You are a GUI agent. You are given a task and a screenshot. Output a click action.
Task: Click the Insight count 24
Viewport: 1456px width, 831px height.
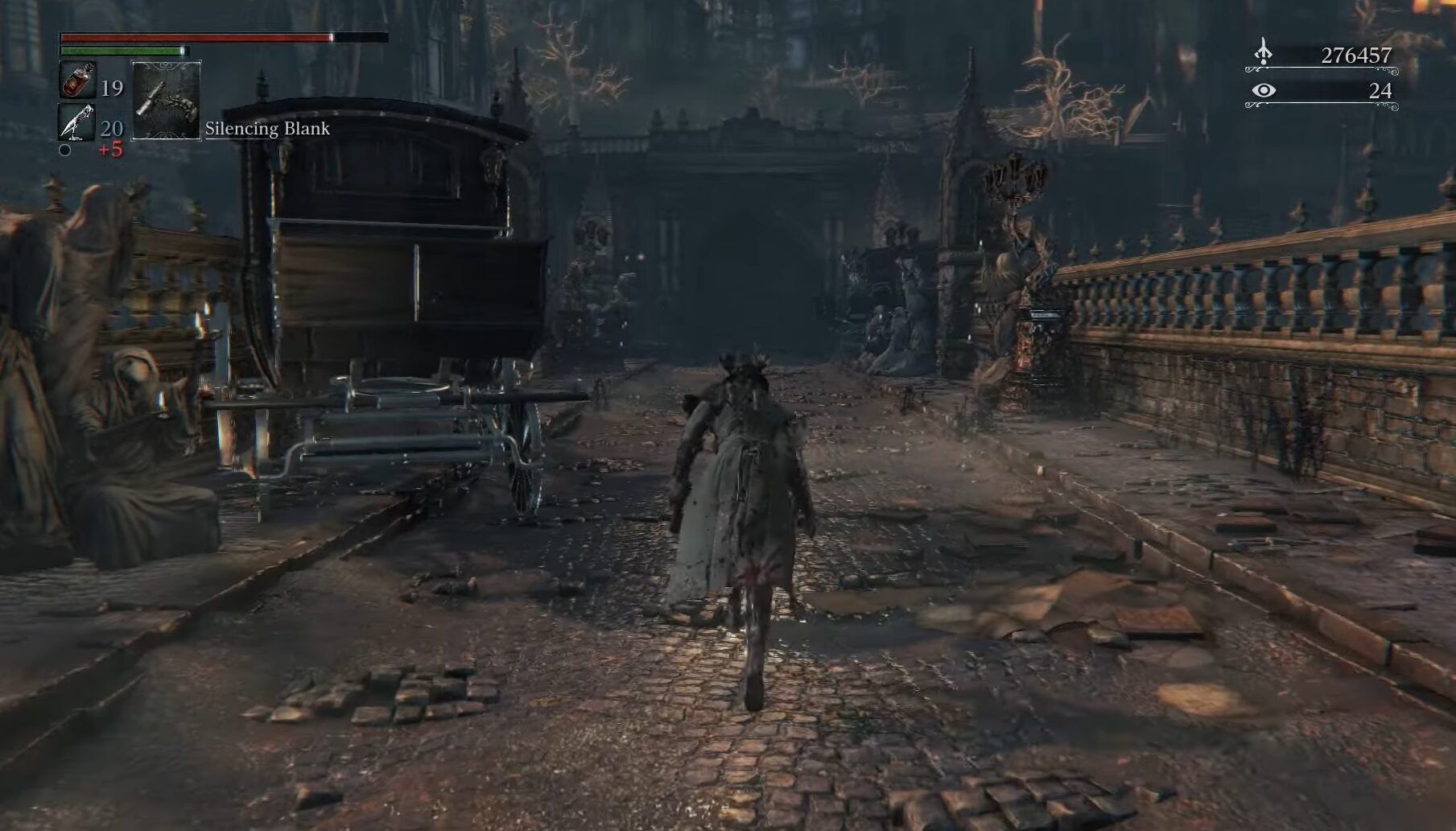click(x=1382, y=92)
